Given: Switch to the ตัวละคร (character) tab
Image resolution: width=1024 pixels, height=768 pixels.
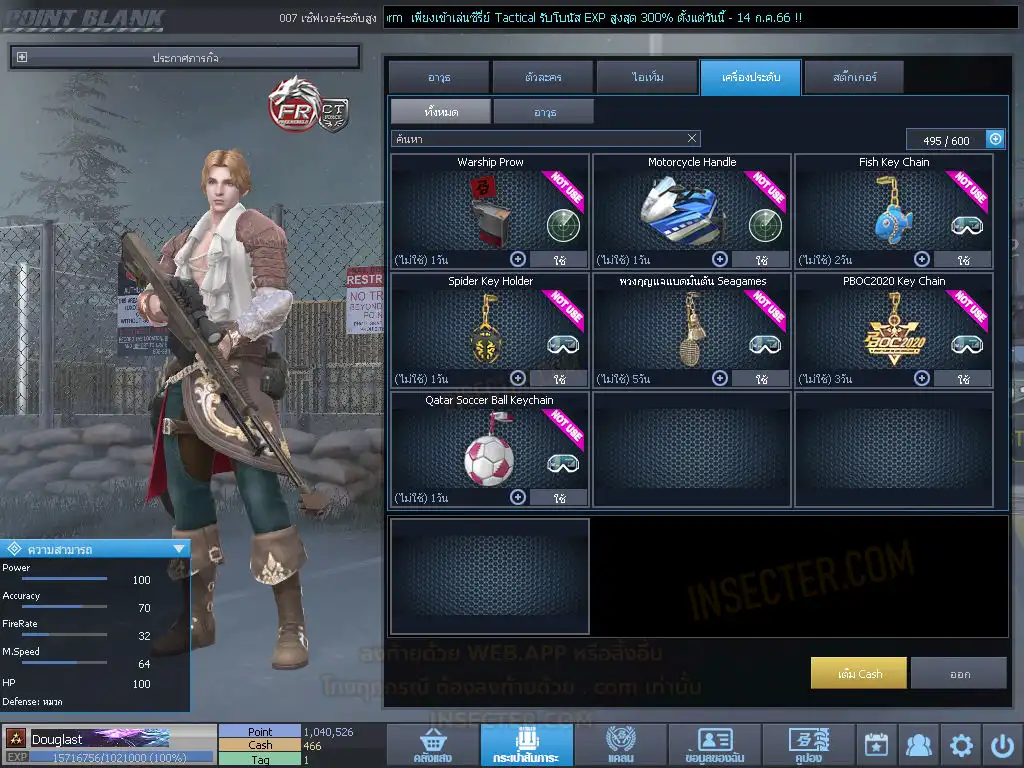Looking at the screenshot, I should pyautogui.click(x=542, y=77).
